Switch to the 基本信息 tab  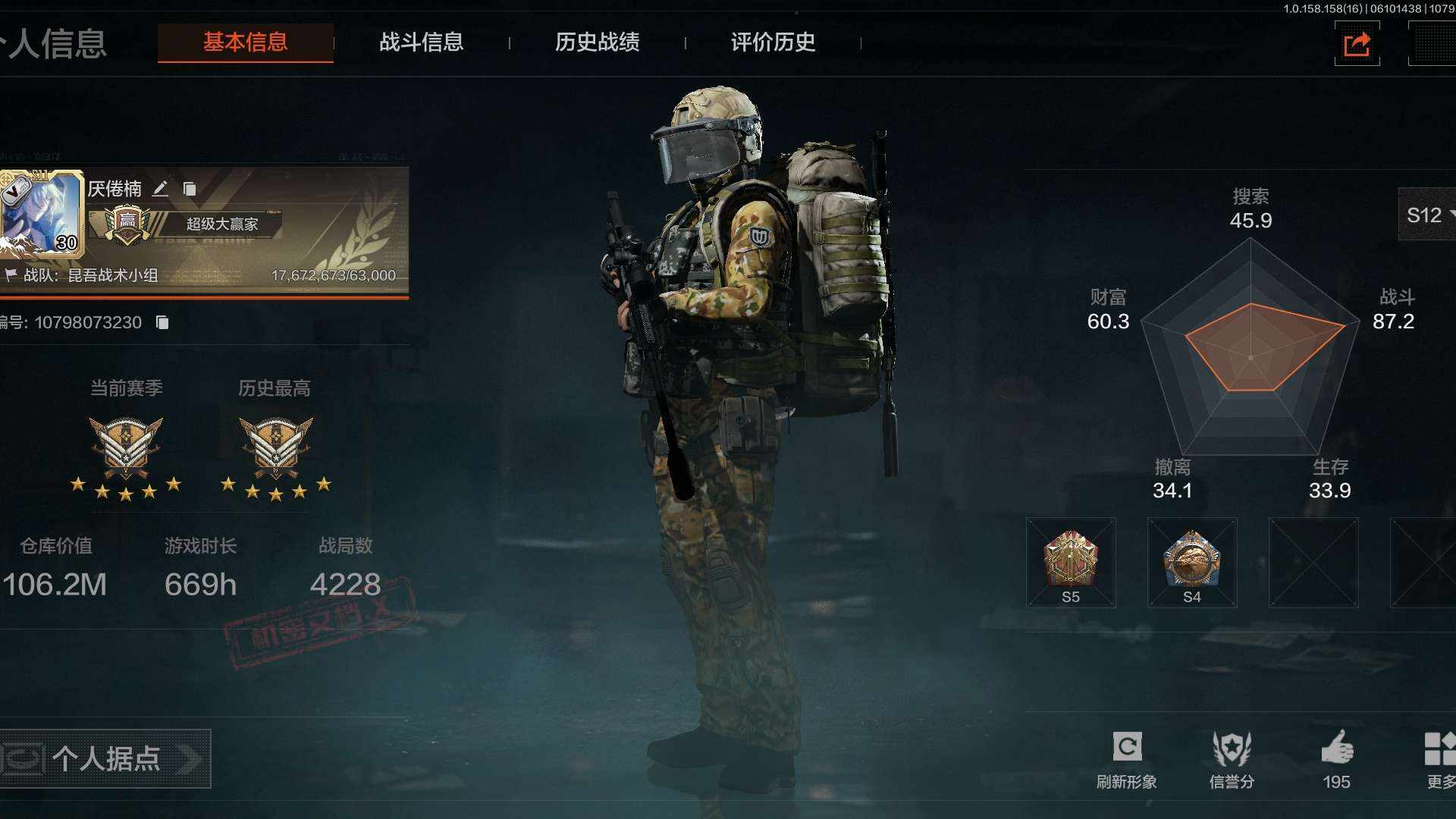click(x=245, y=42)
